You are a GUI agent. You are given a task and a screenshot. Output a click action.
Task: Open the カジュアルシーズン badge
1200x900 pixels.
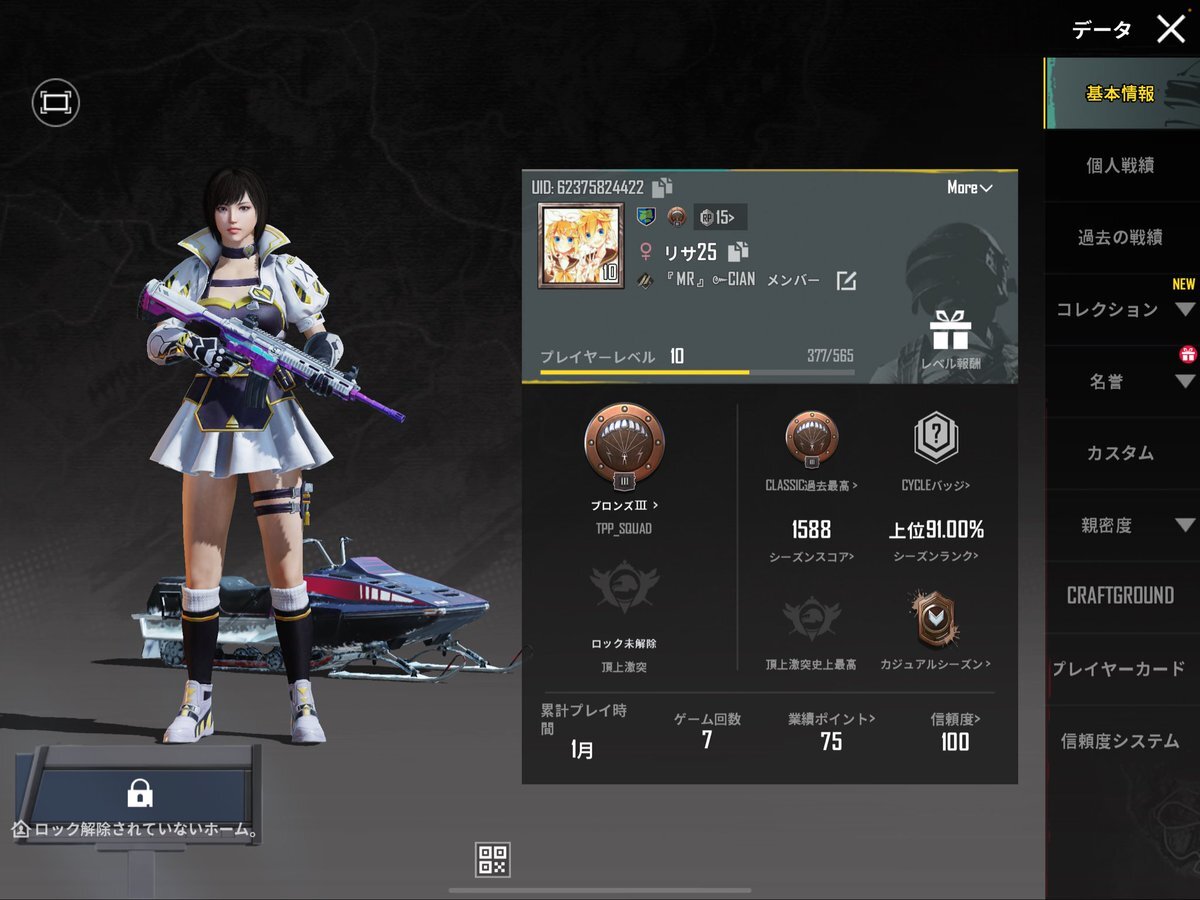pos(934,622)
